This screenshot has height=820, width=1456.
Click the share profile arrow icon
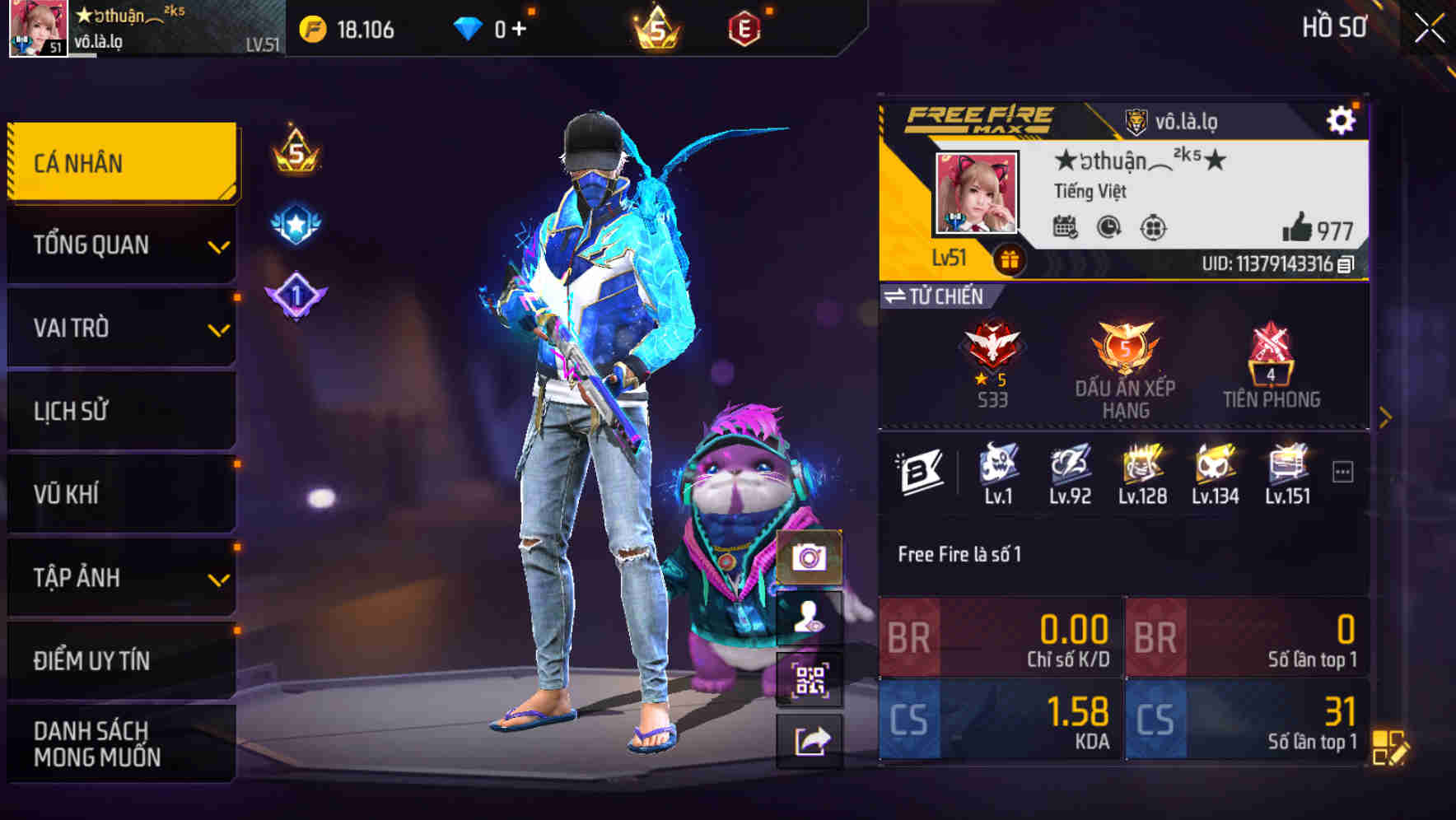(x=811, y=741)
